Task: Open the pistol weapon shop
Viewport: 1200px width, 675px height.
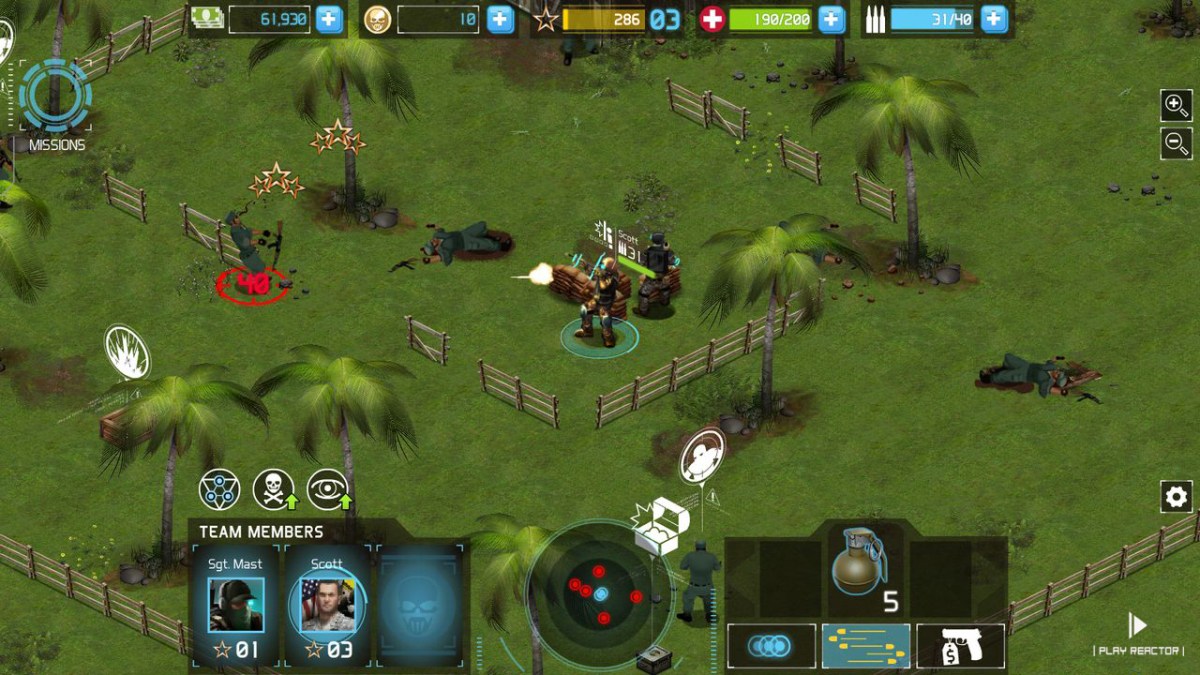Action: click(960, 646)
